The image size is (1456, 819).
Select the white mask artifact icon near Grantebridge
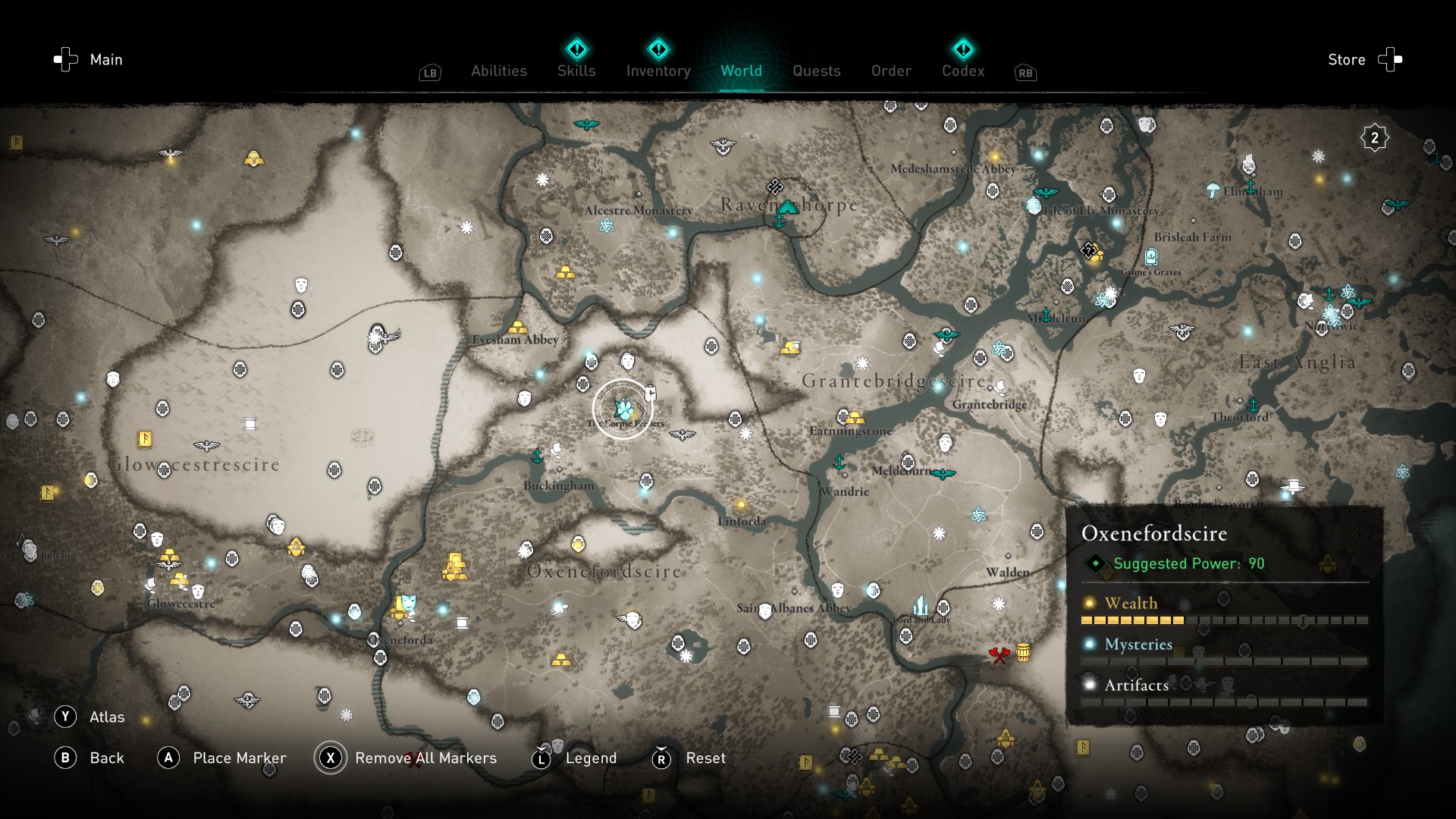(946, 443)
